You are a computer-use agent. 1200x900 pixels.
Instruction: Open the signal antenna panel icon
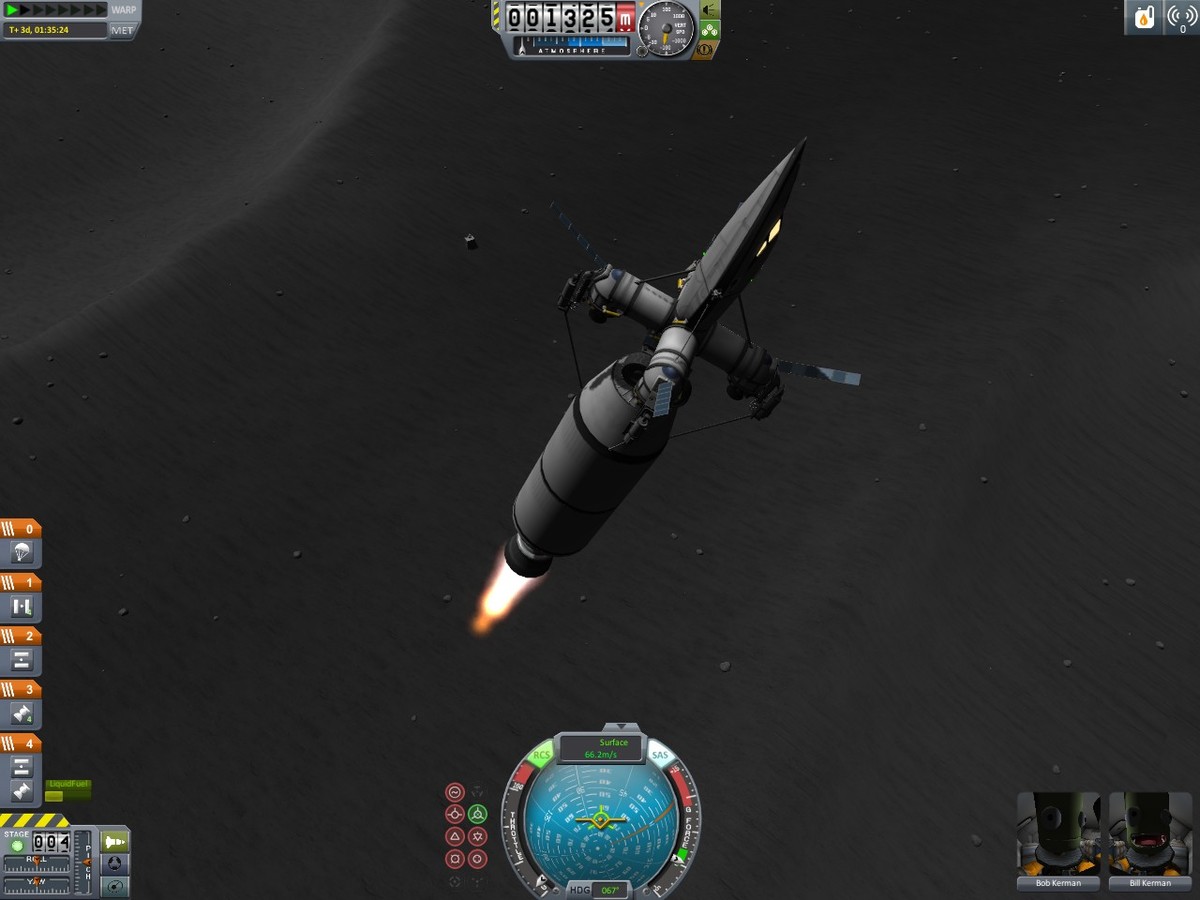[x=1181, y=17]
